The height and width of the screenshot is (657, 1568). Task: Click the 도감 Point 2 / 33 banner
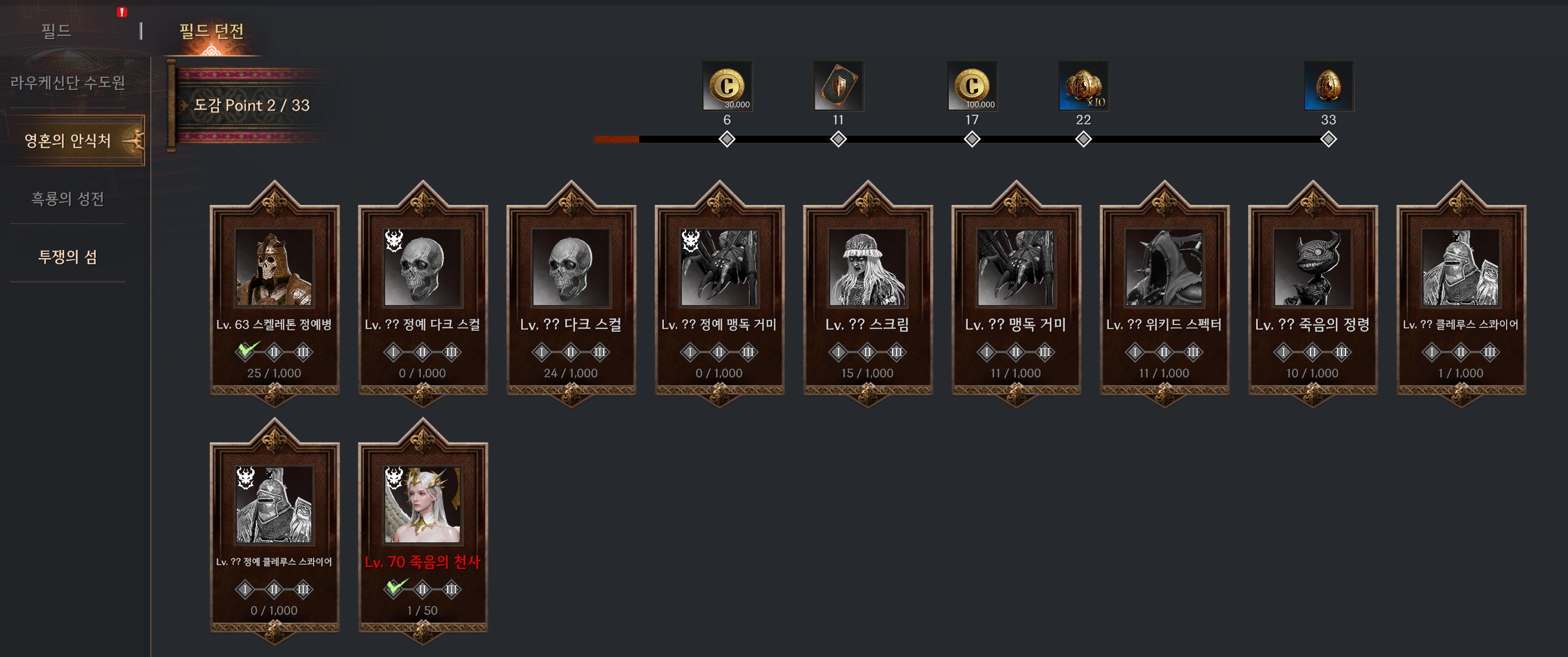[251, 105]
